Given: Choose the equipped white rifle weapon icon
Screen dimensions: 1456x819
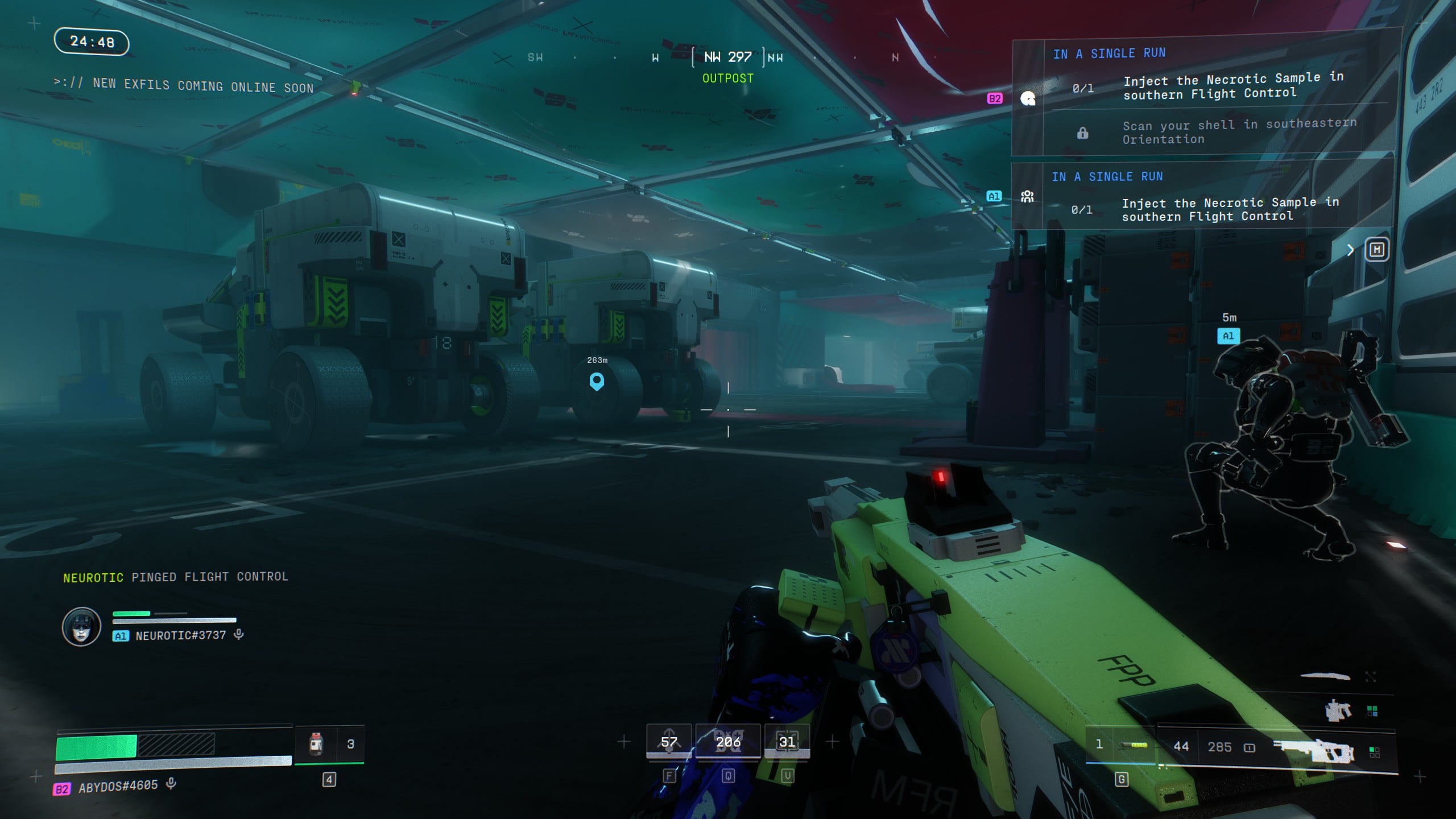Looking at the screenshot, I should point(1314,750).
